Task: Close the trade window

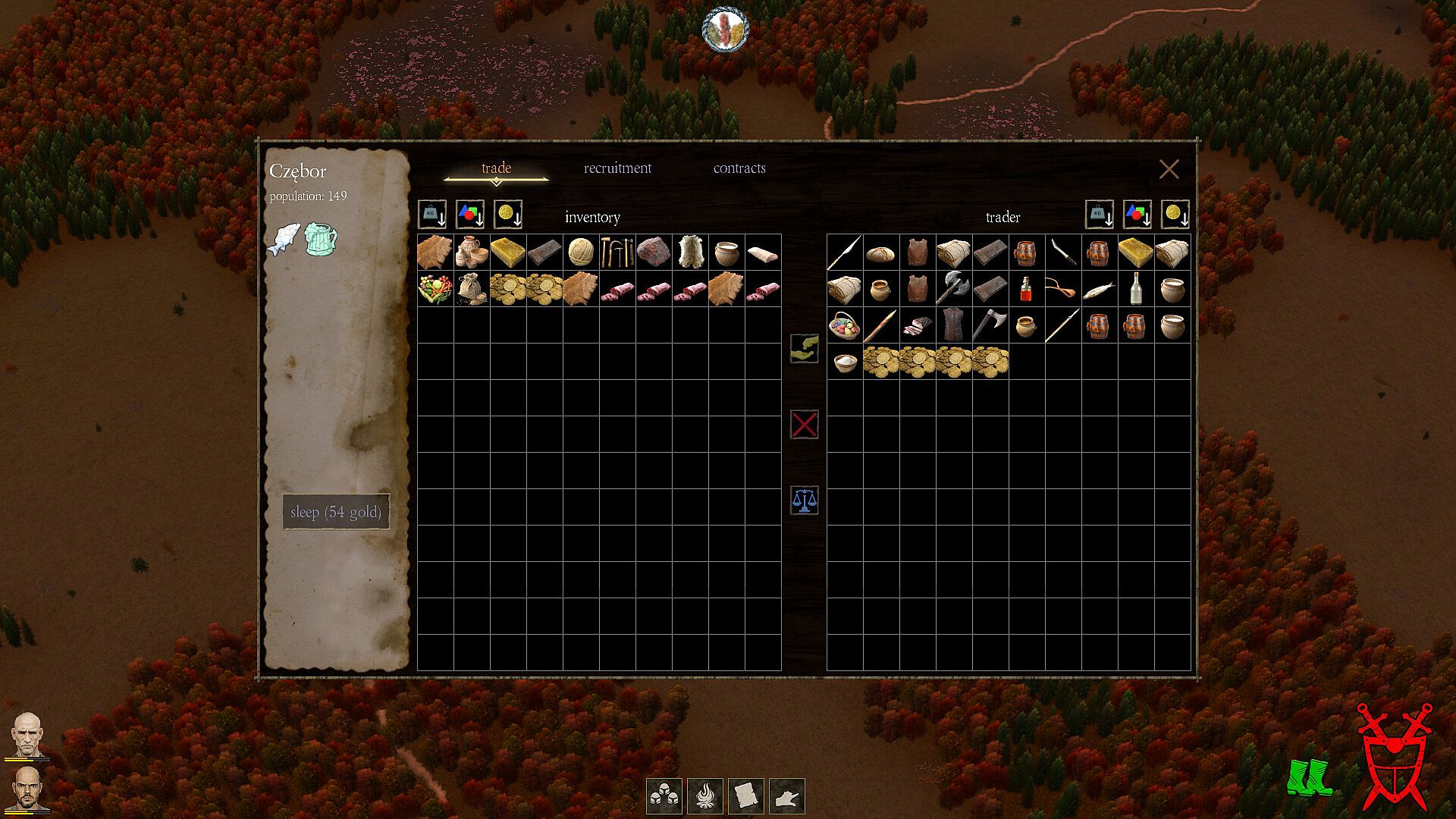Action: pos(1169,169)
